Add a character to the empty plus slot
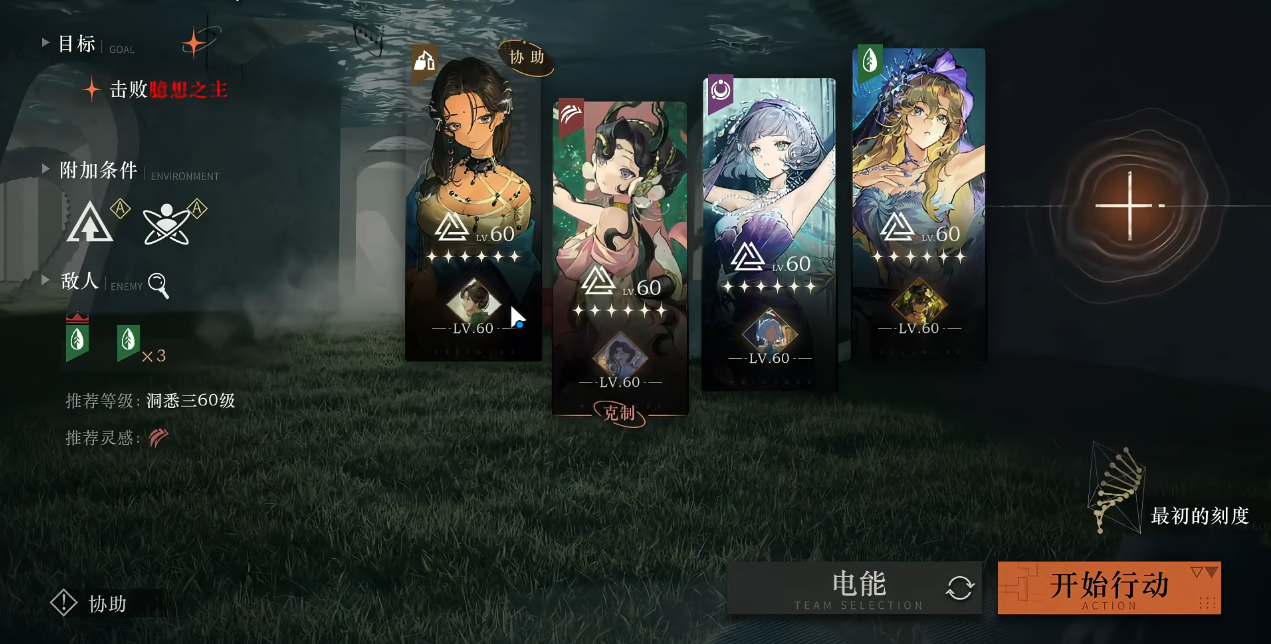Viewport: 1271px width, 644px height. click(1128, 206)
